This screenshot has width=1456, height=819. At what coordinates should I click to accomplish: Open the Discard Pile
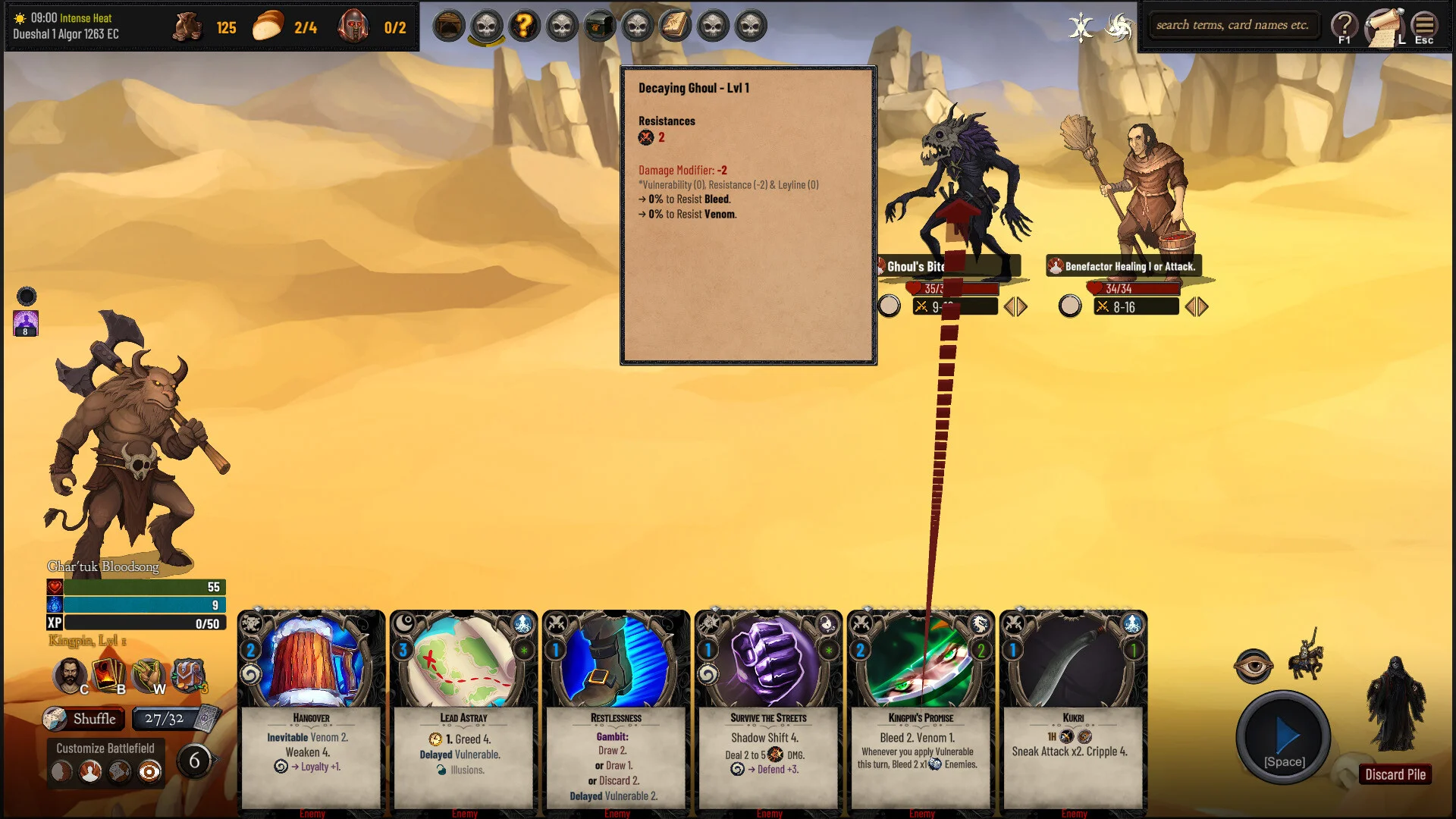pos(1395,774)
